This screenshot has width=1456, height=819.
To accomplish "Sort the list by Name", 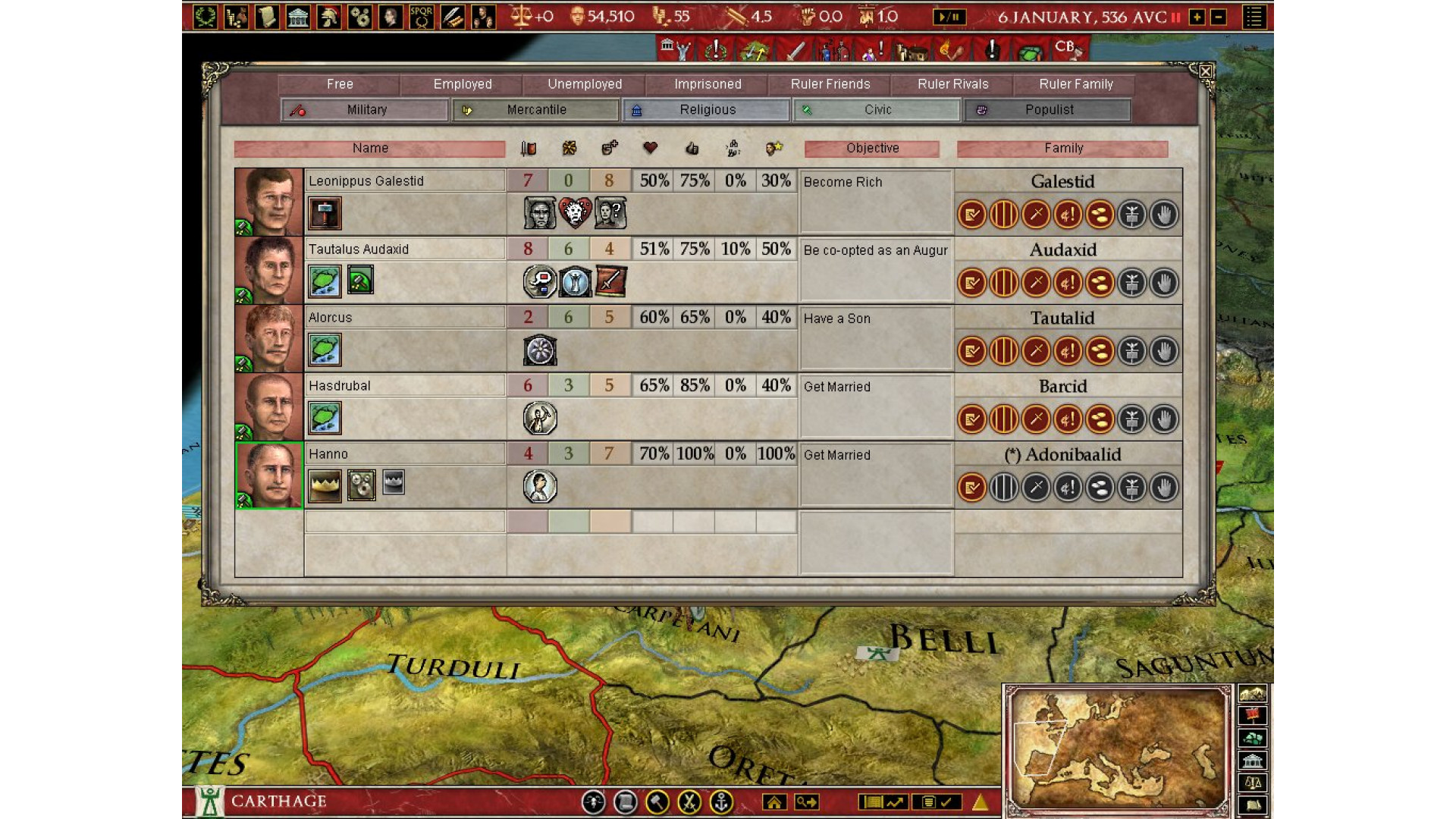I will [370, 149].
